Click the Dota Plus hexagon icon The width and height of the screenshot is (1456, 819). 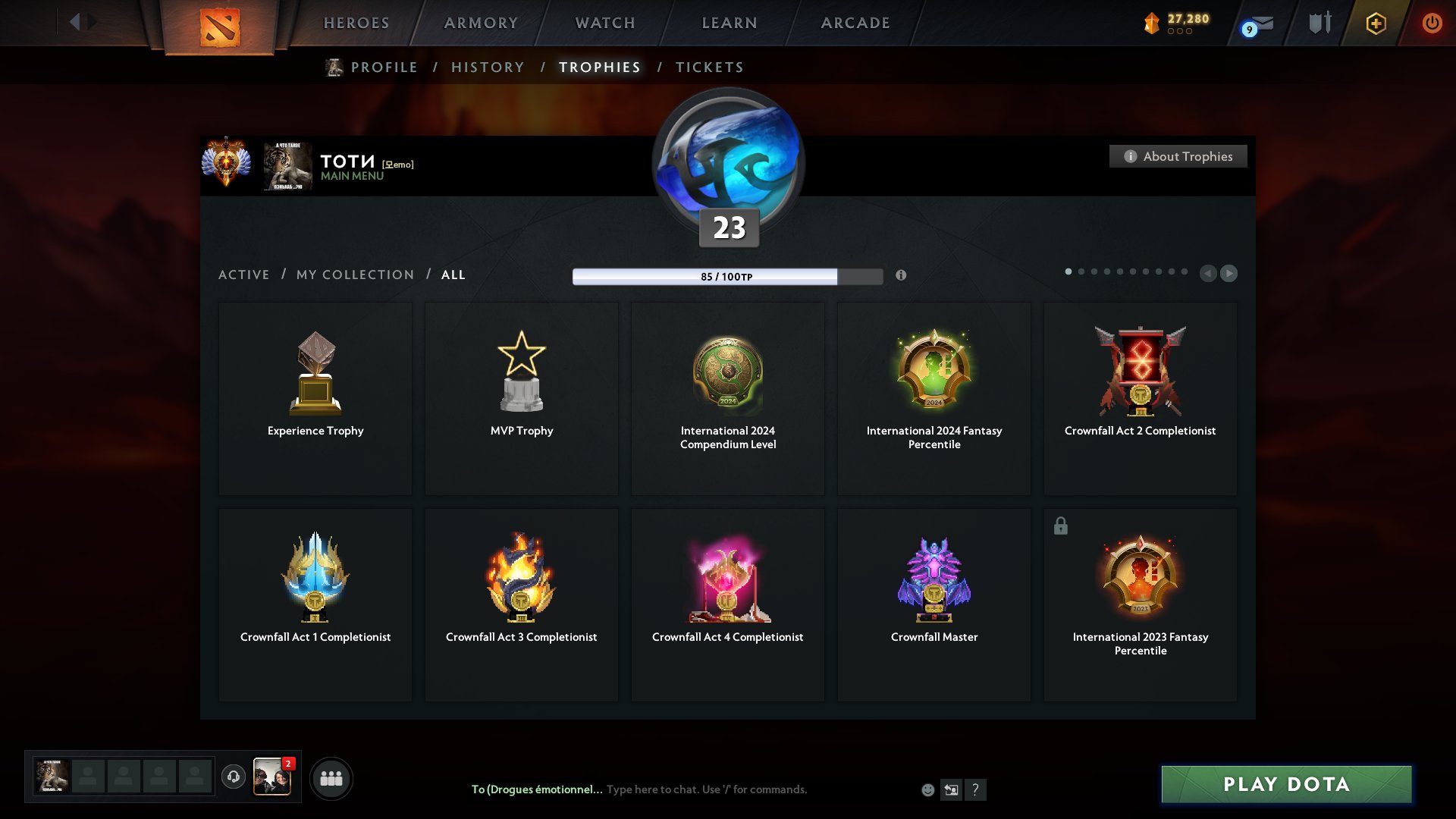[x=1376, y=23]
